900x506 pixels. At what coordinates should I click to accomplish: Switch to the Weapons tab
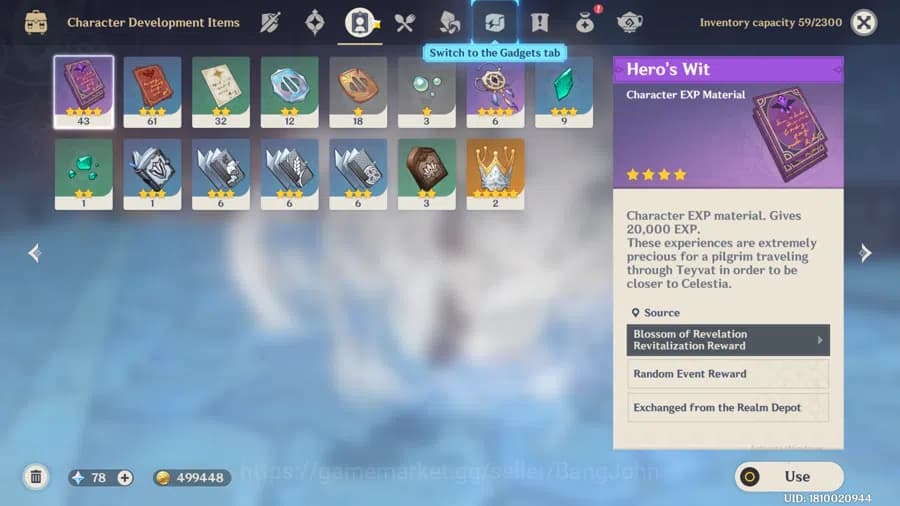pyautogui.click(x=270, y=22)
